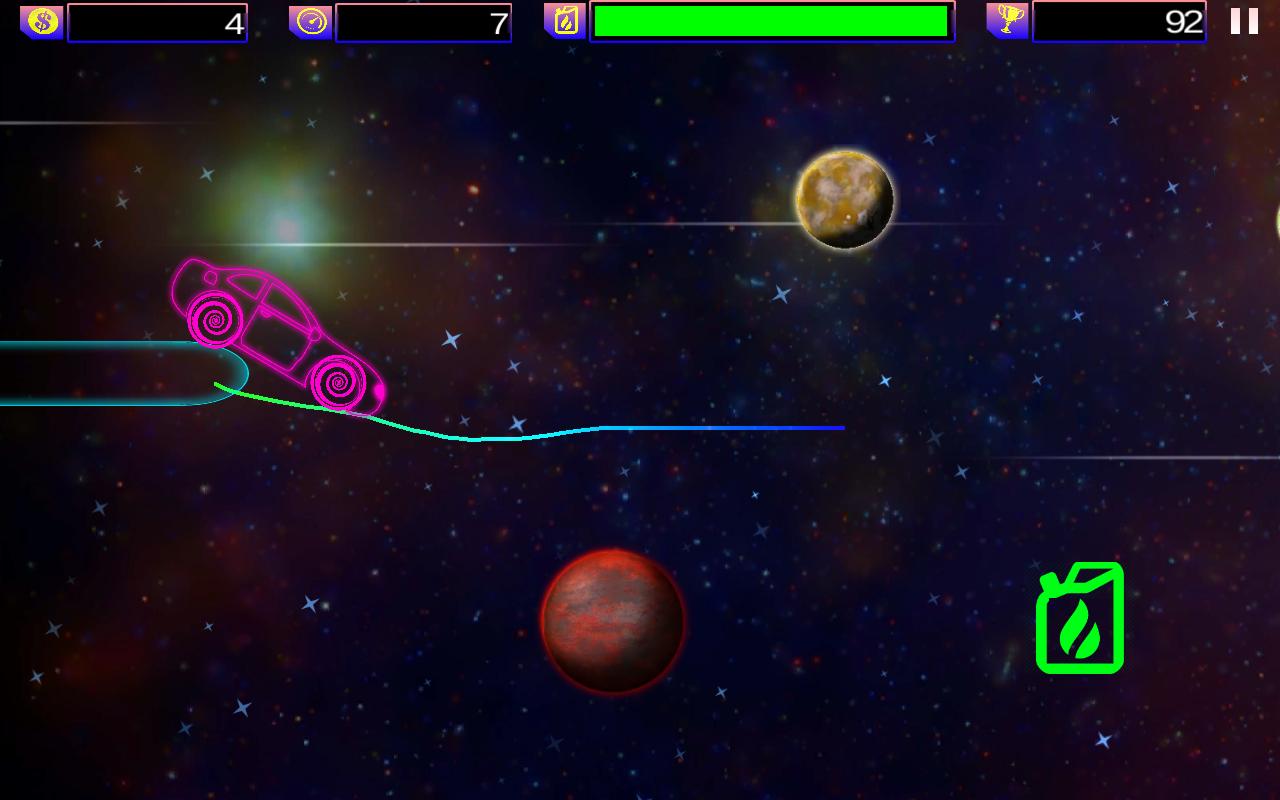Viewport: 1280px width, 800px height.
Task: Tap the yellow moon planet
Action: [x=847, y=198]
